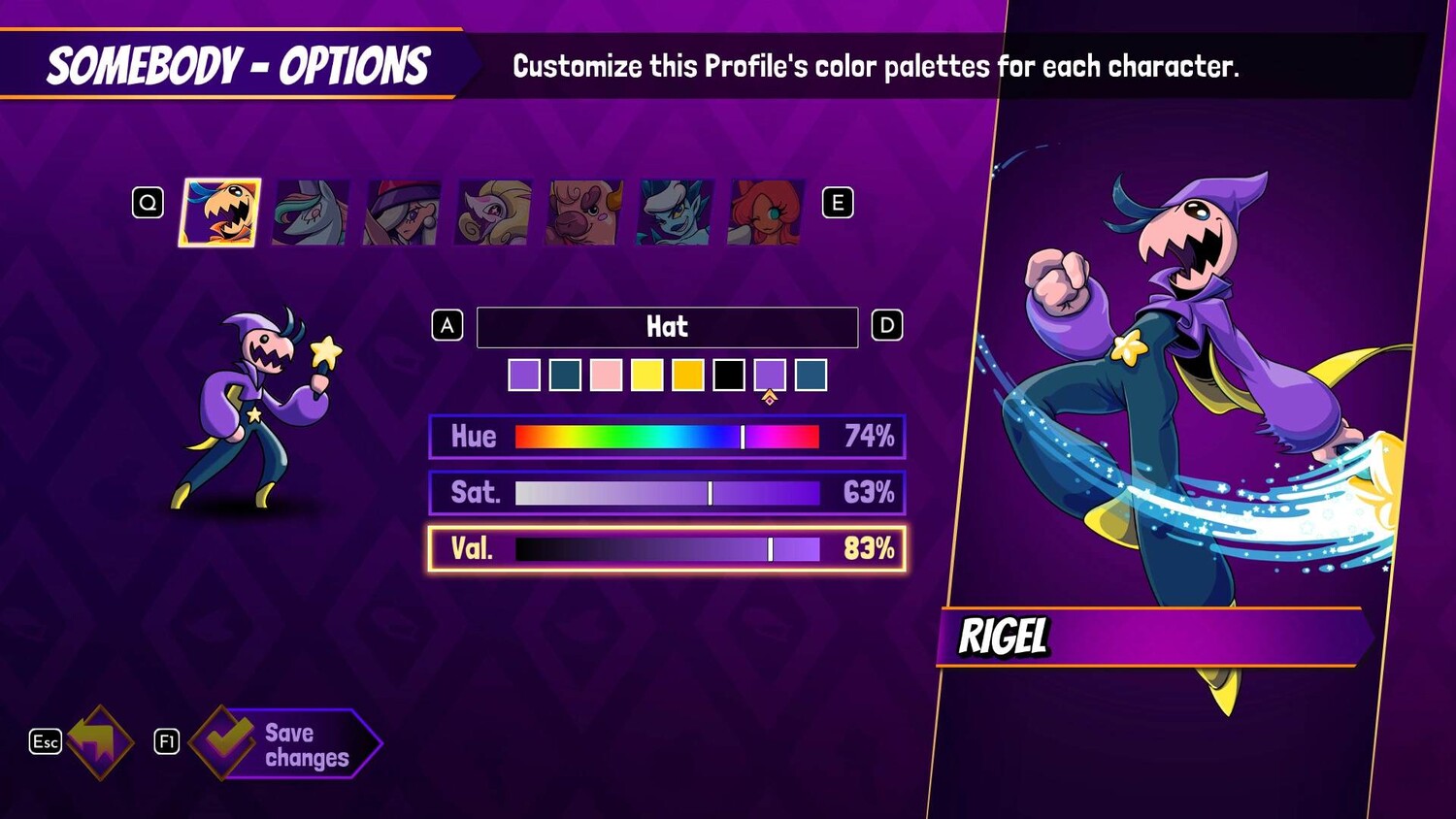Adjust the Hue rainbow slider
1456x819 pixels.
tap(667, 437)
